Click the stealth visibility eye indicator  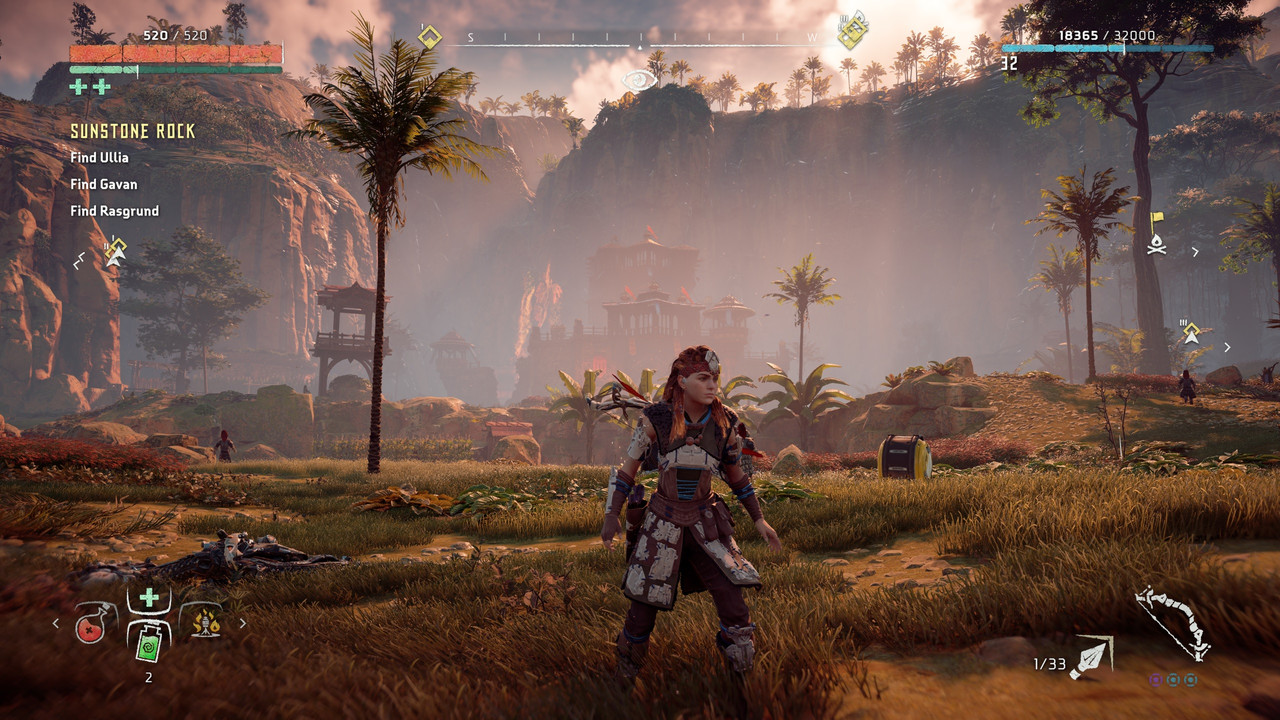(x=639, y=80)
